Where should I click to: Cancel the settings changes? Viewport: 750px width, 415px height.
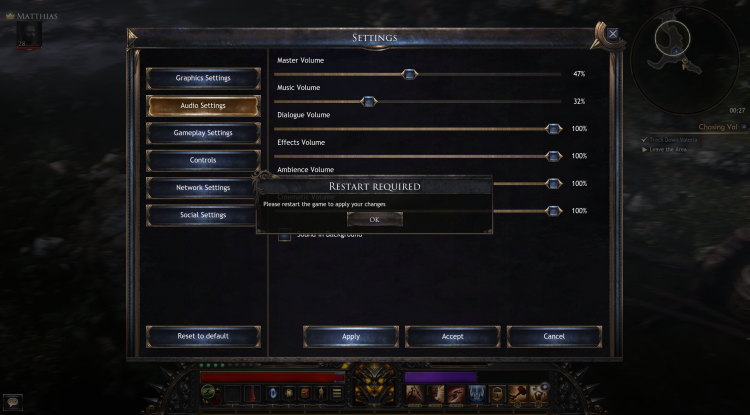554,336
